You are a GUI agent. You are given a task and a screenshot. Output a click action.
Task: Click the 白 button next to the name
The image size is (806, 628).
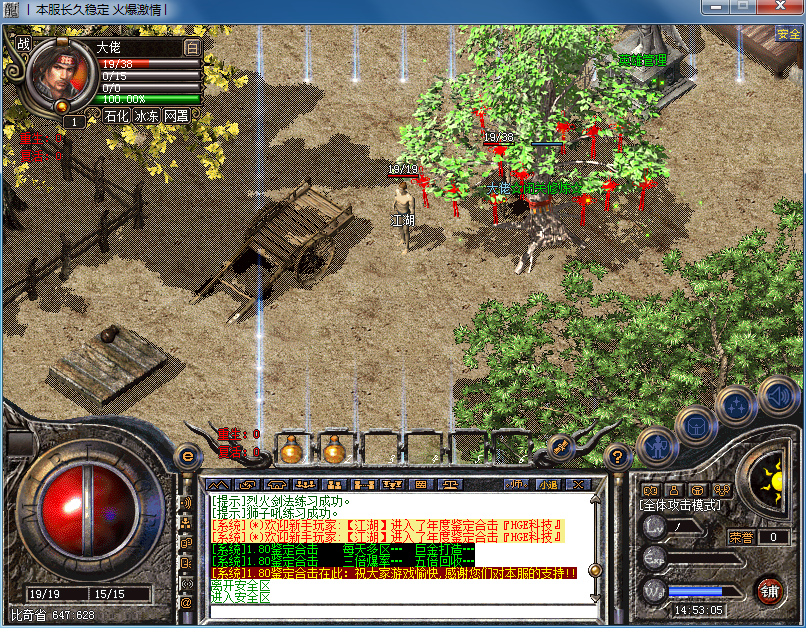click(192, 47)
